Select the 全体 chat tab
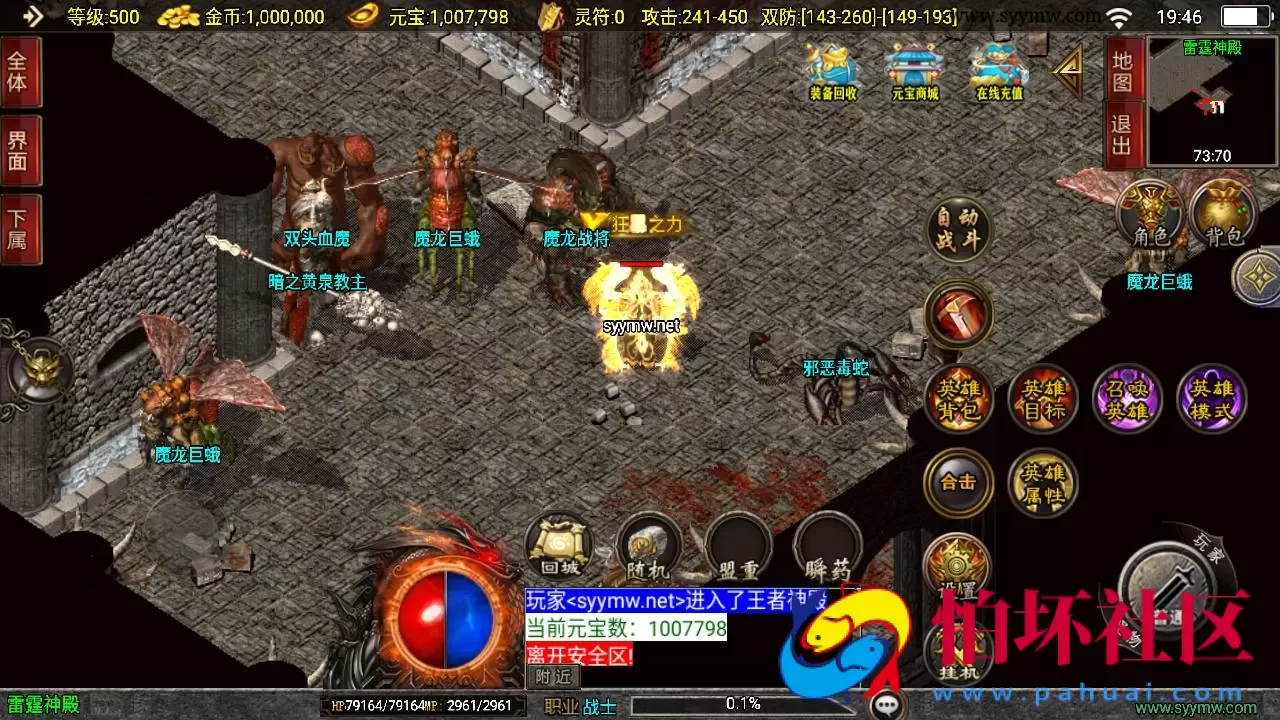This screenshot has width=1280, height=720. click(x=19, y=72)
